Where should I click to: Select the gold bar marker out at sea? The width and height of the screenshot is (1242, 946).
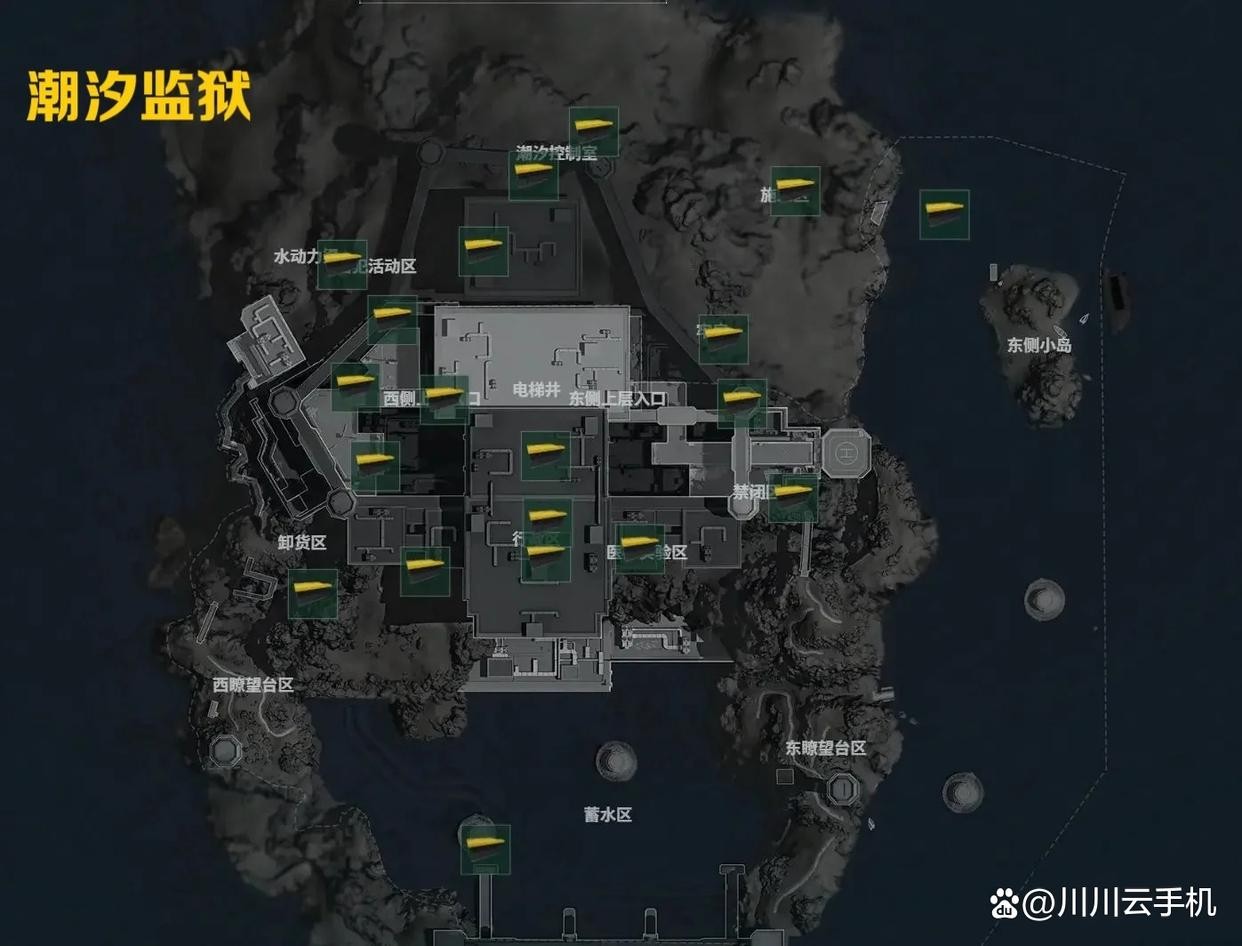pyautogui.click(x=944, y=214)
